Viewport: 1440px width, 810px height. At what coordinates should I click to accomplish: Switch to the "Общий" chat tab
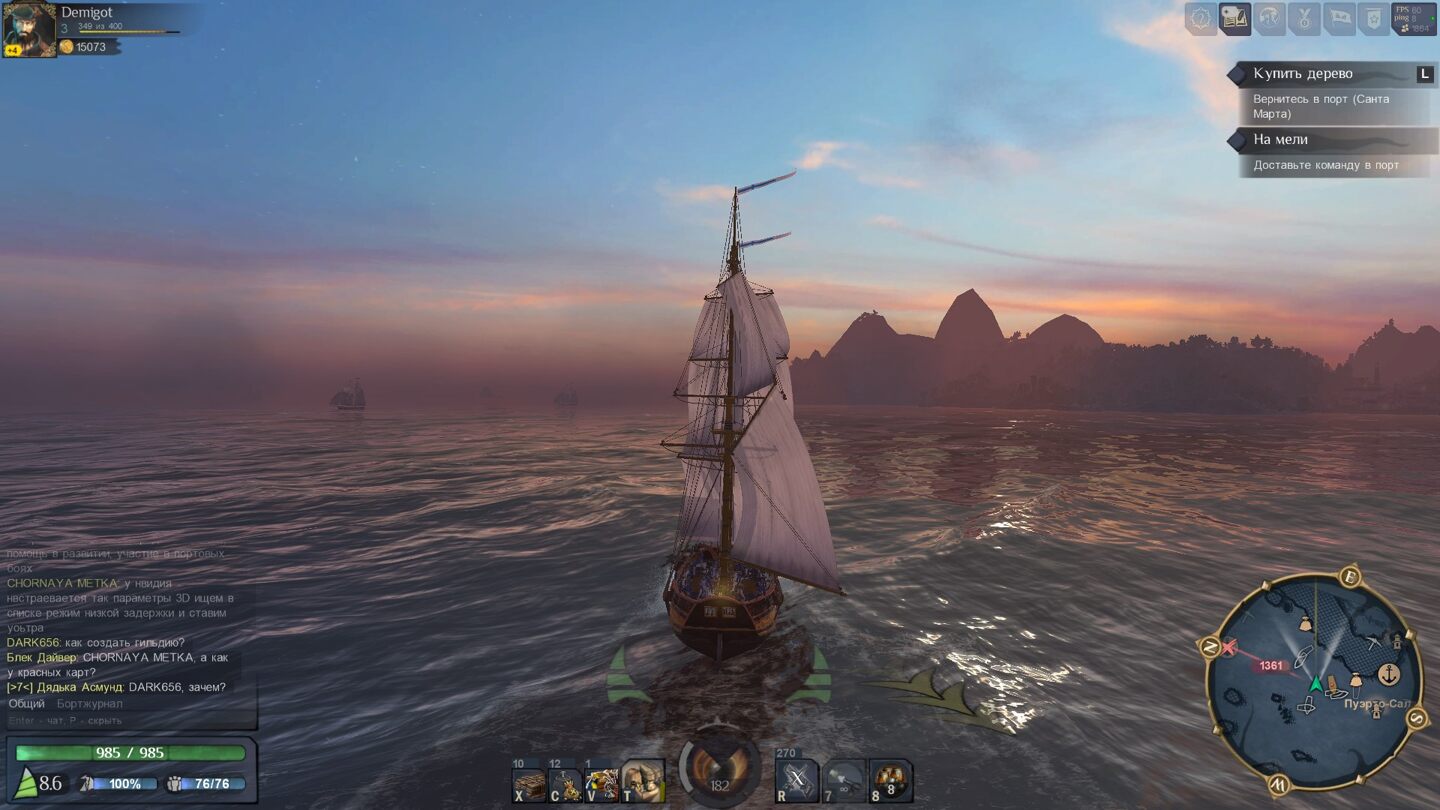coord(27,704)
